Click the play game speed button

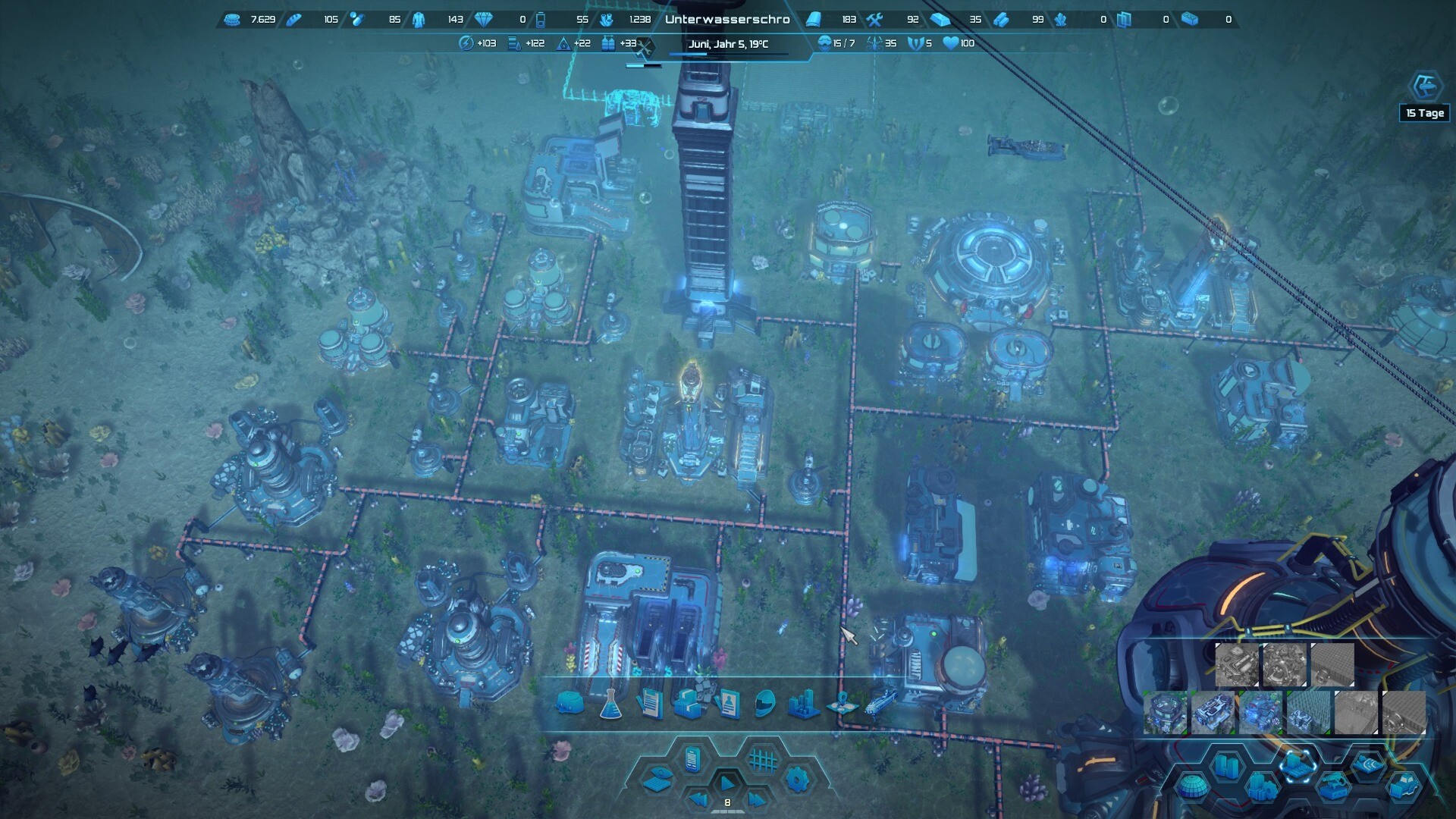[726, 782]
